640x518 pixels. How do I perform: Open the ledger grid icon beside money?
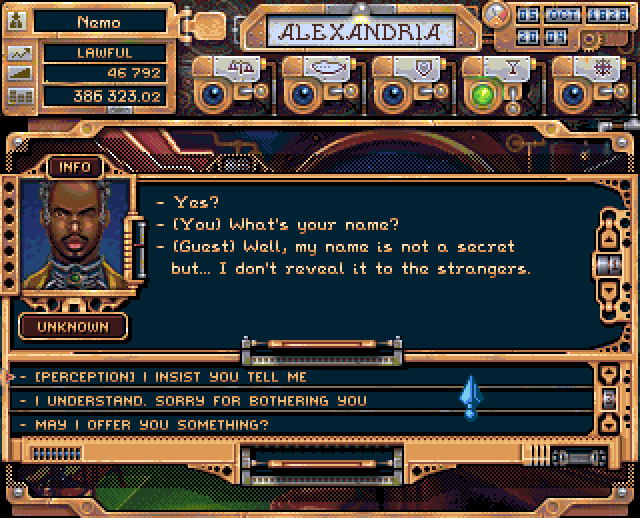pos(20,96)
